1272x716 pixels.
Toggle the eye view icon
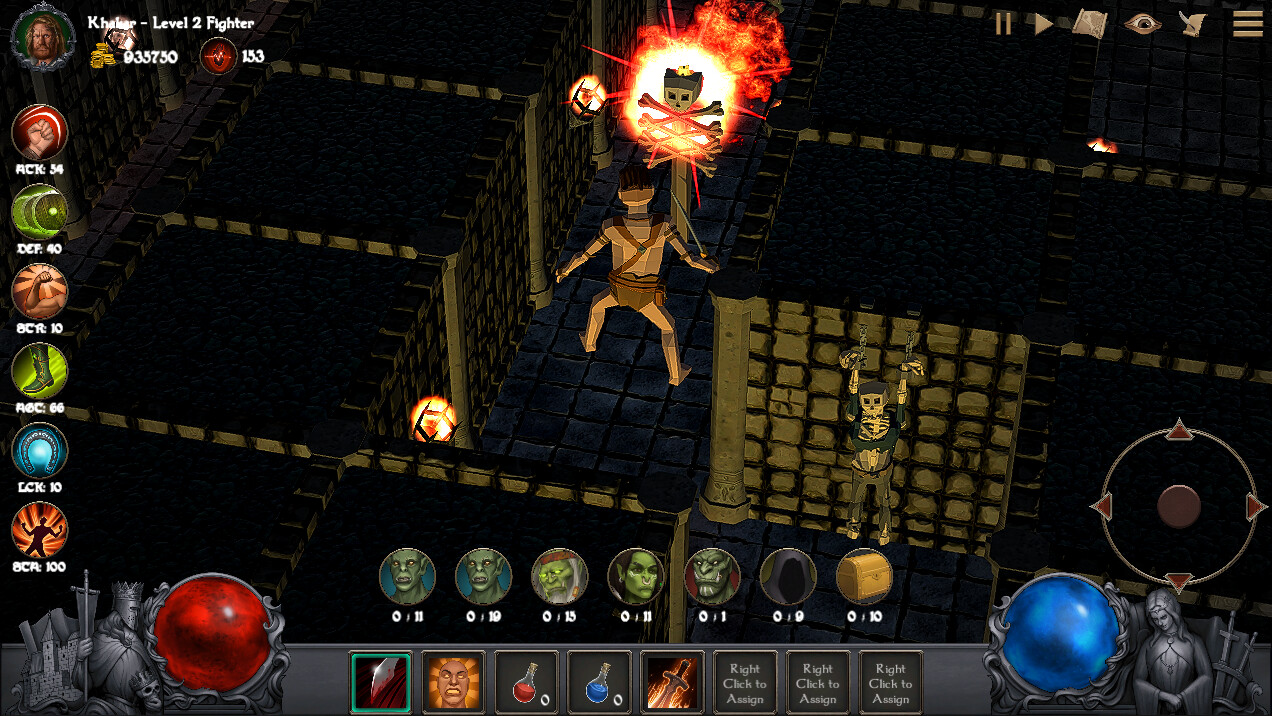[x=1141, y=24]
